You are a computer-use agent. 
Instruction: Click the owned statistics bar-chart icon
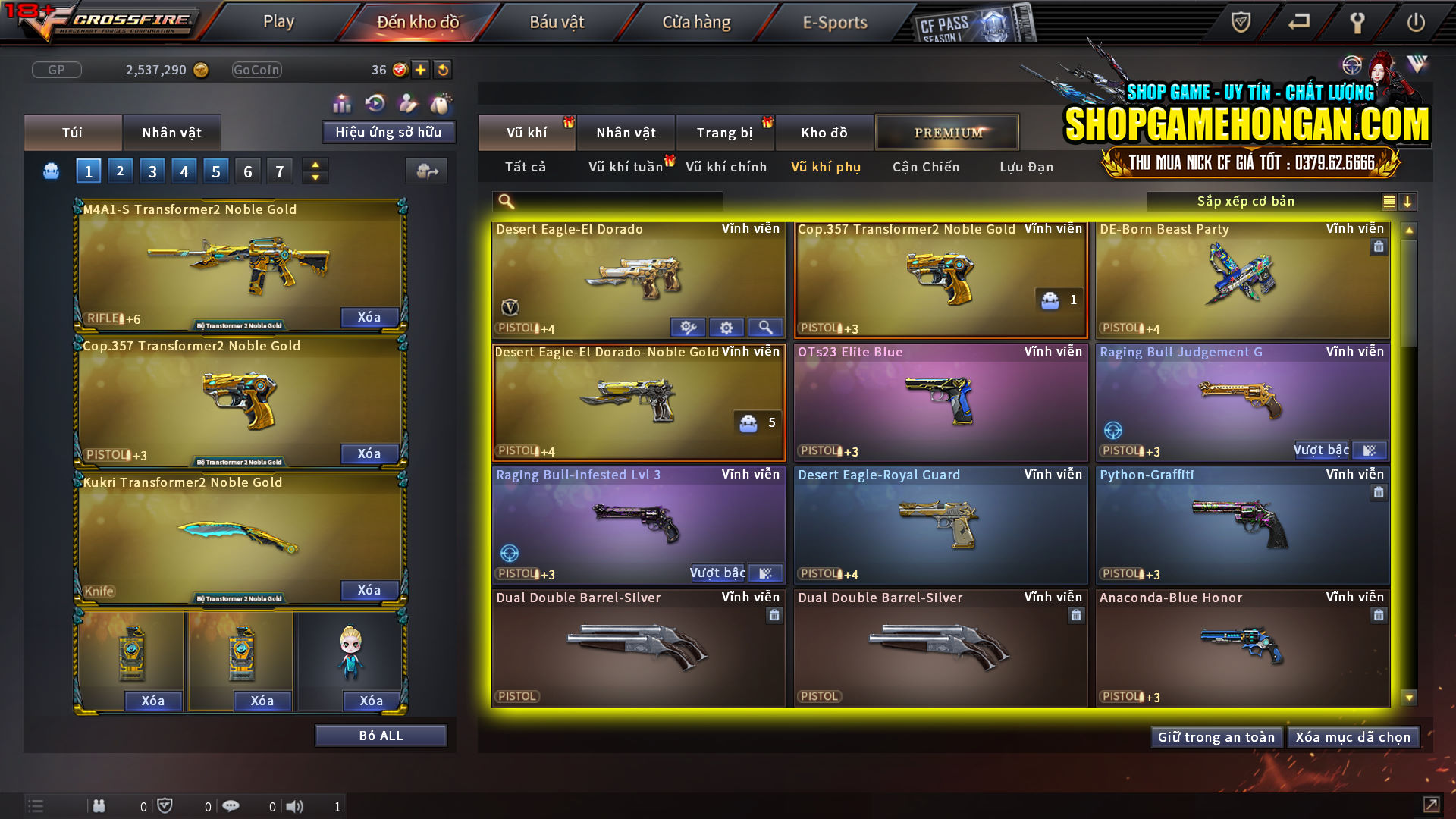pos(342,102)
